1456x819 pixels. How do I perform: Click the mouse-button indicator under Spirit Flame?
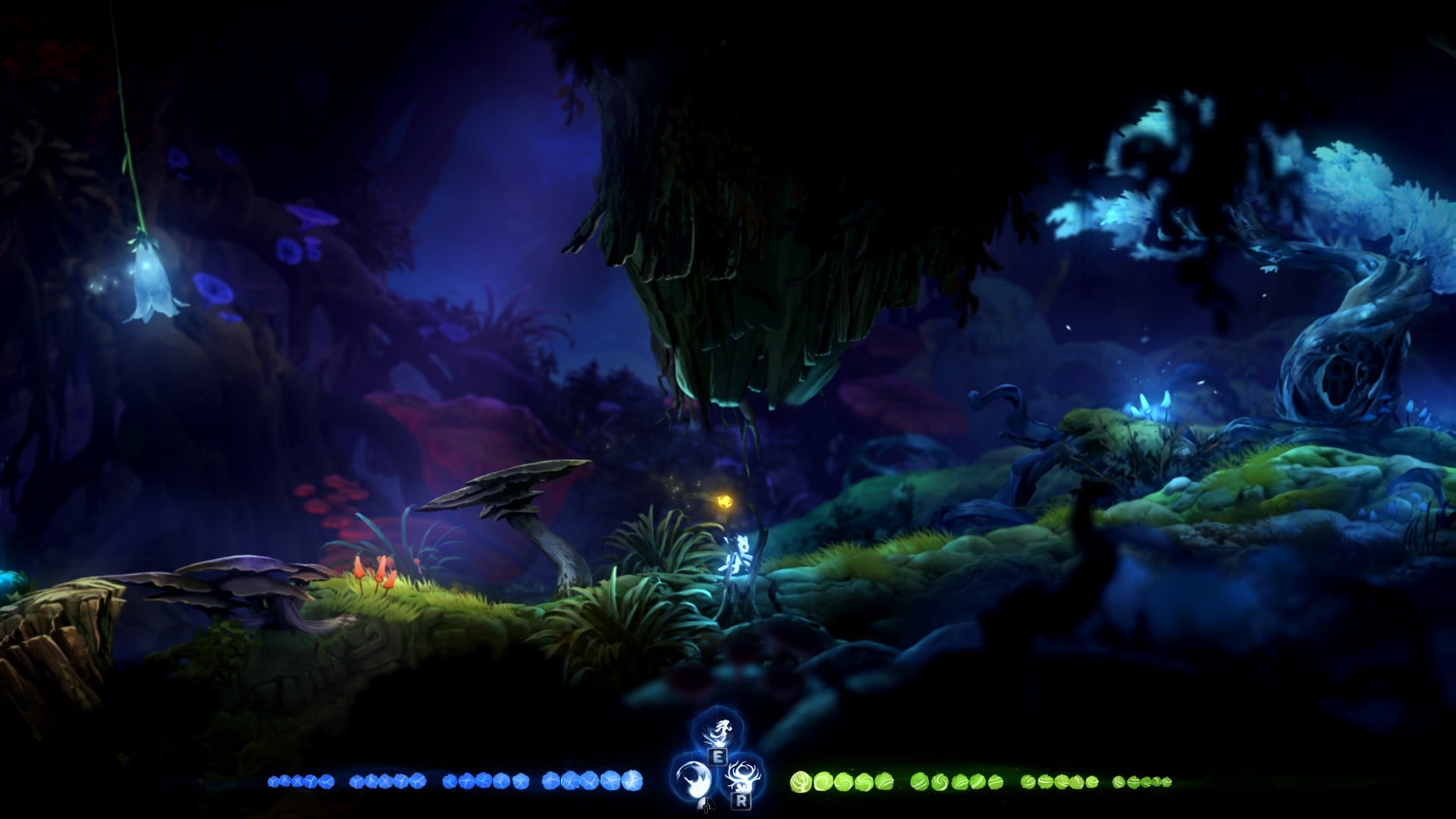(x=706, y=805)
